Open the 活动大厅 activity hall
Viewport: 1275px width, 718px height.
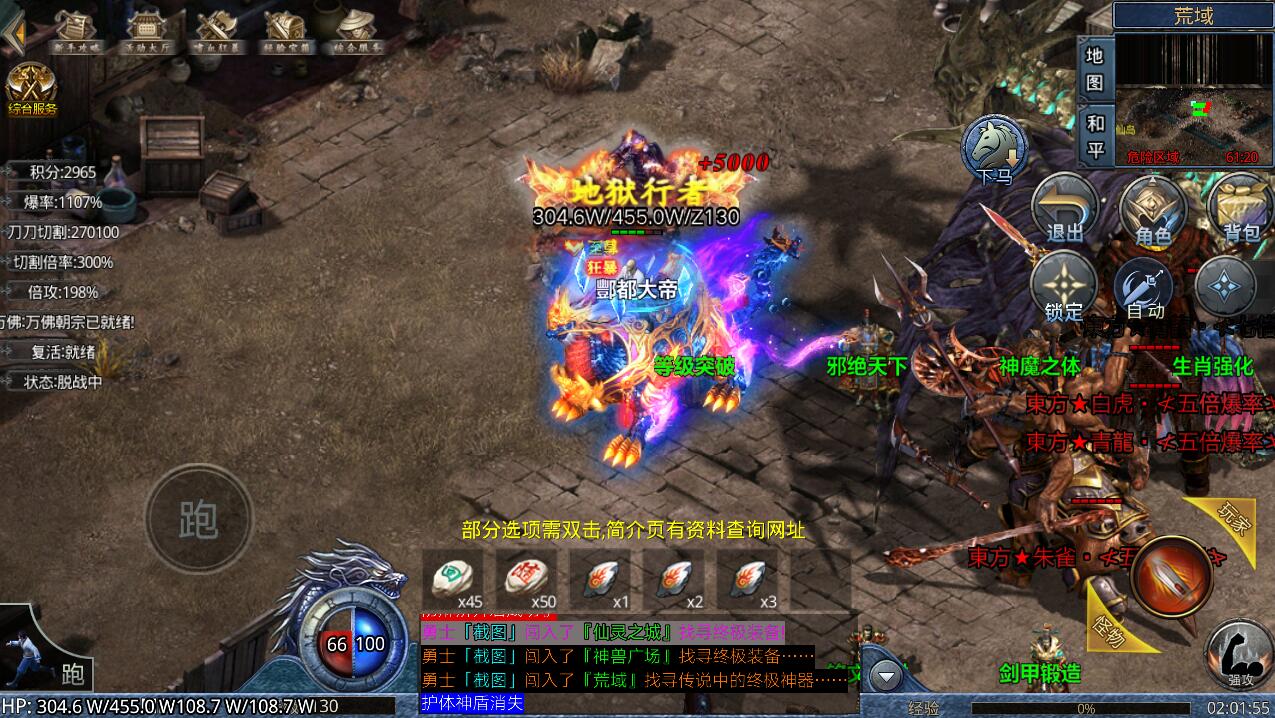coord(146,31)
